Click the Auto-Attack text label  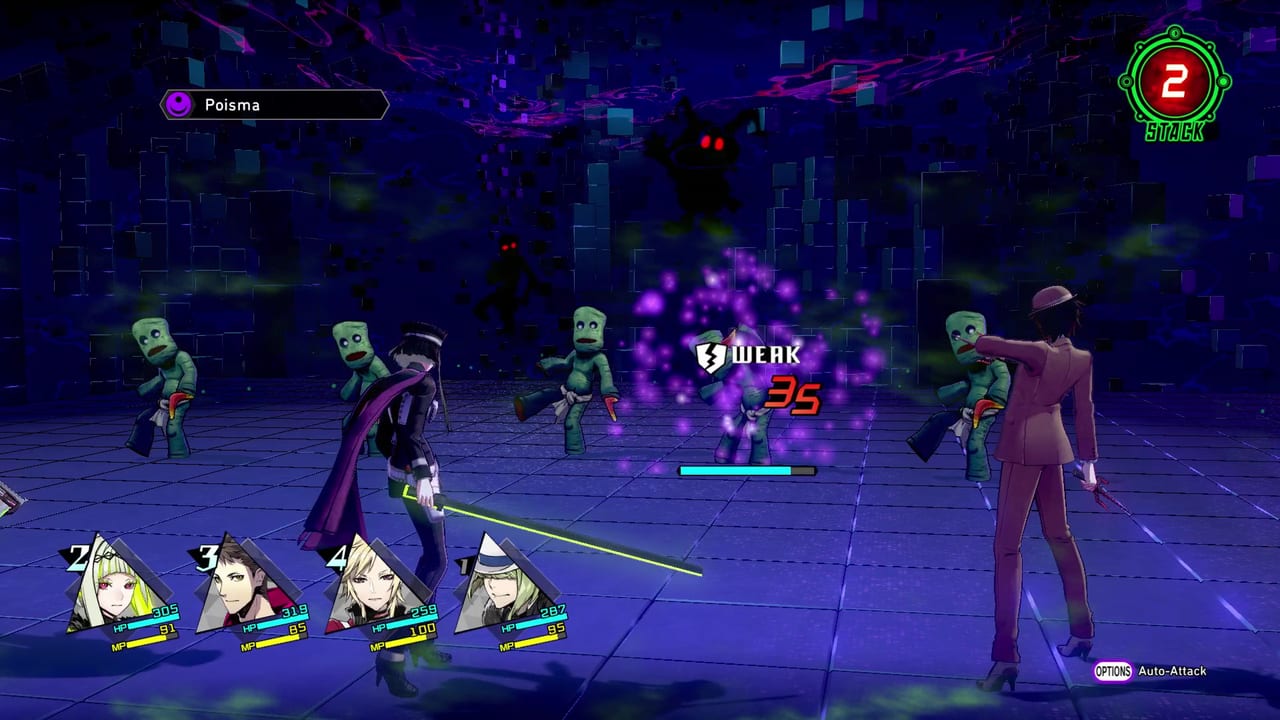[1170, 672]
